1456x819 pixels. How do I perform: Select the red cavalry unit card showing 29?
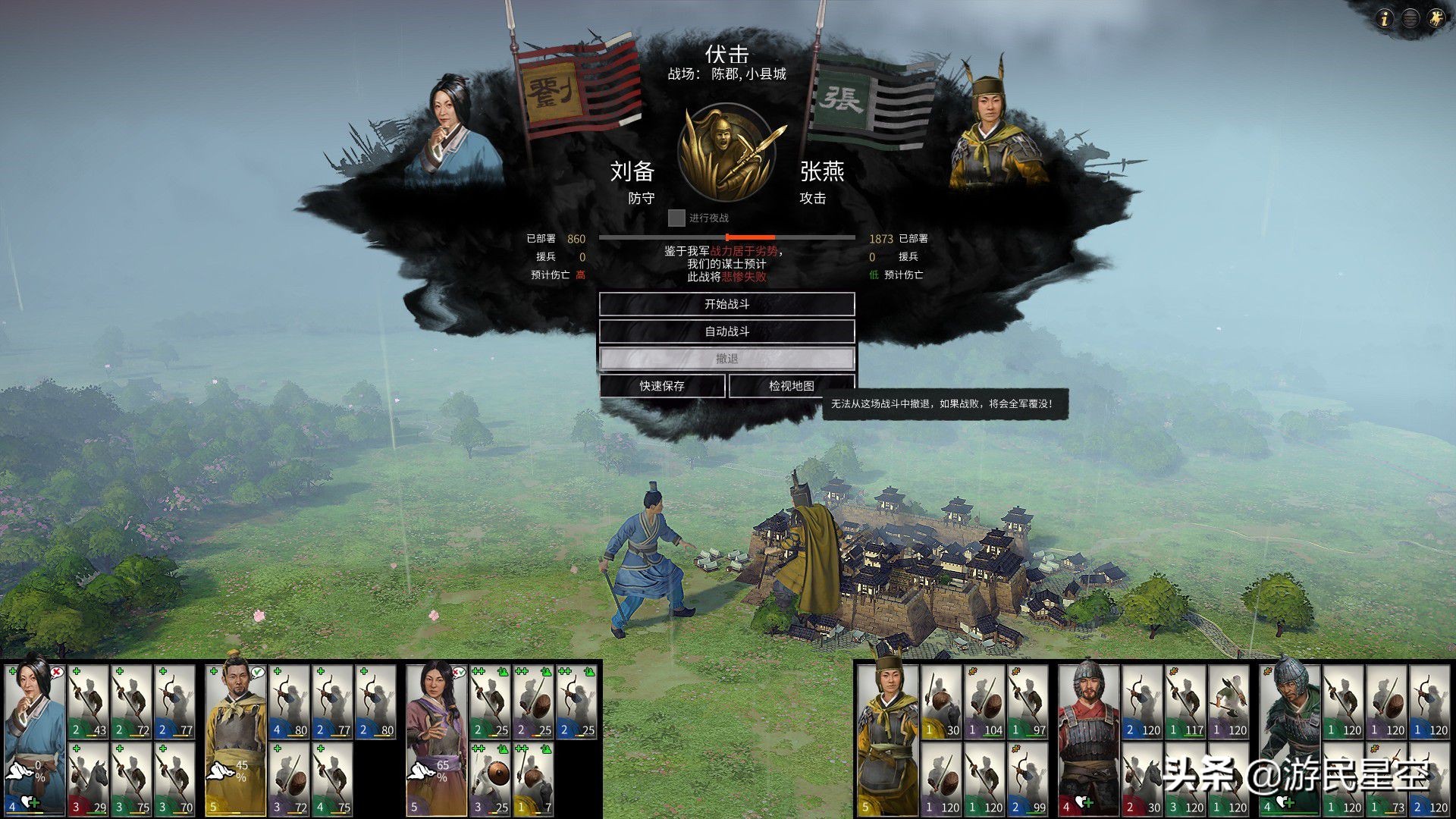click(x=89, y=780)
